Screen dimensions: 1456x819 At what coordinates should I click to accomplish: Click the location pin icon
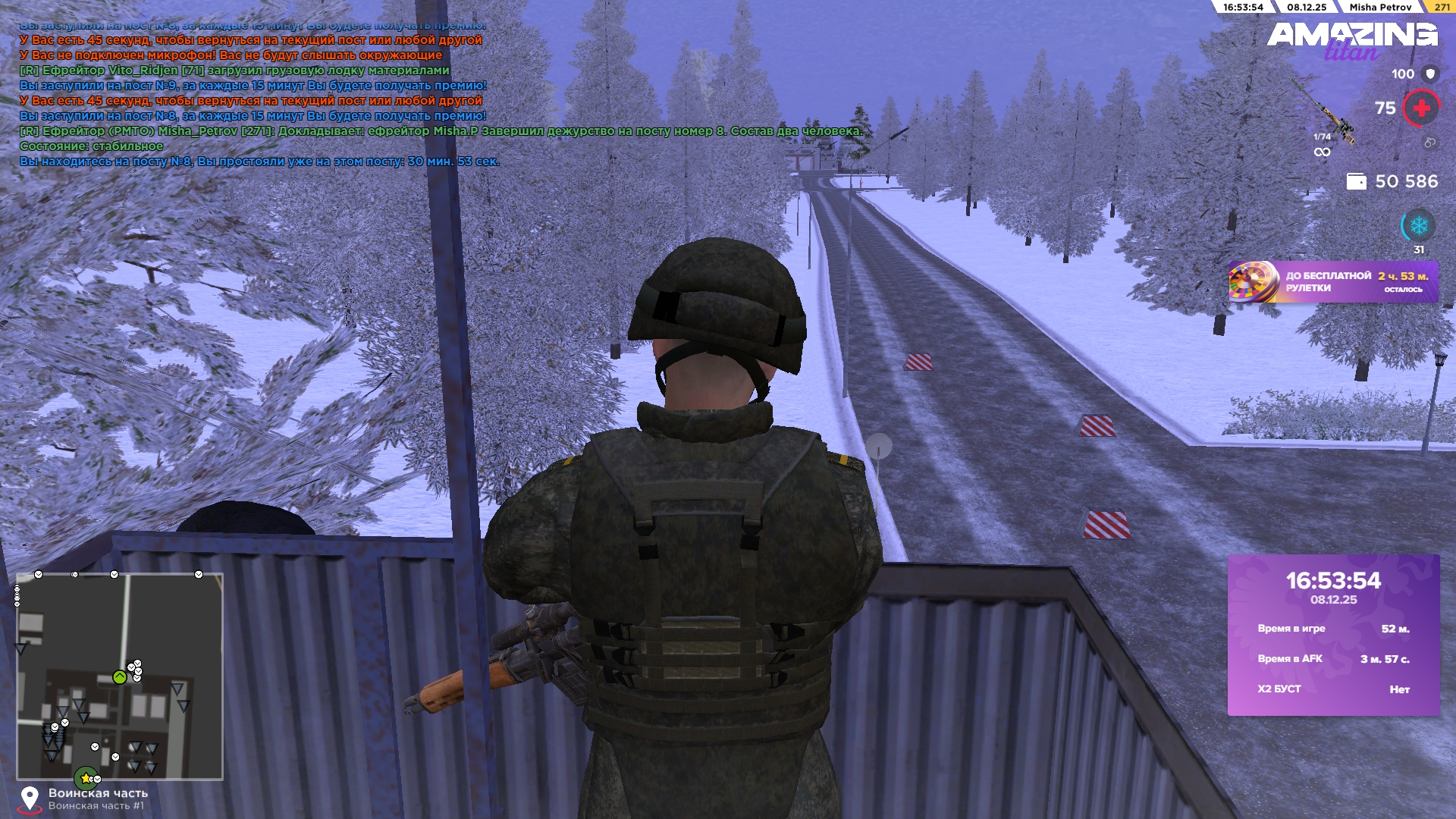tap(30, 799)
